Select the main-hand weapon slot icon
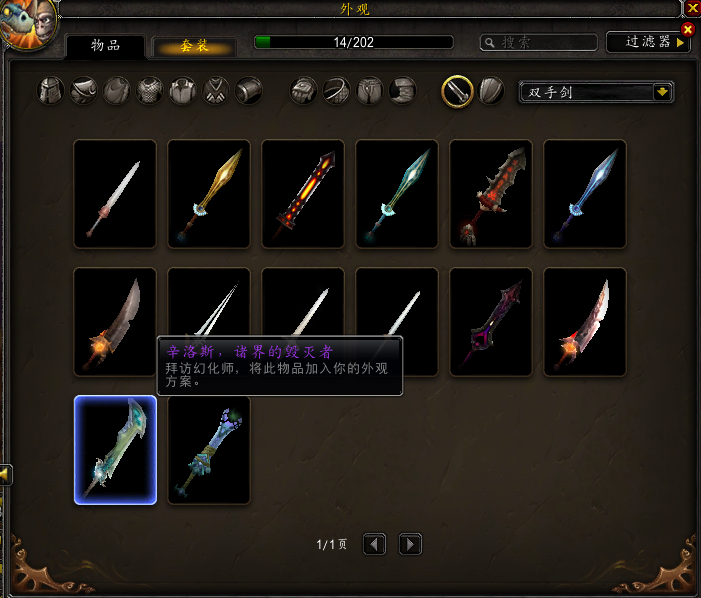Viewport: 701px width, 598px height. point(457,91)
